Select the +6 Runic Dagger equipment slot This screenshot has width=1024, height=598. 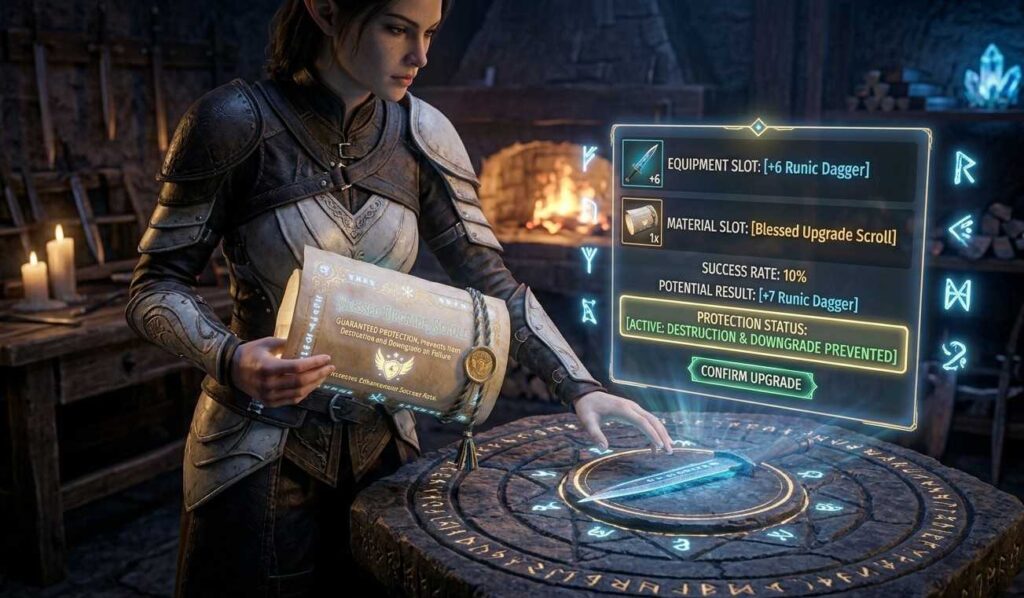[643, 164]
